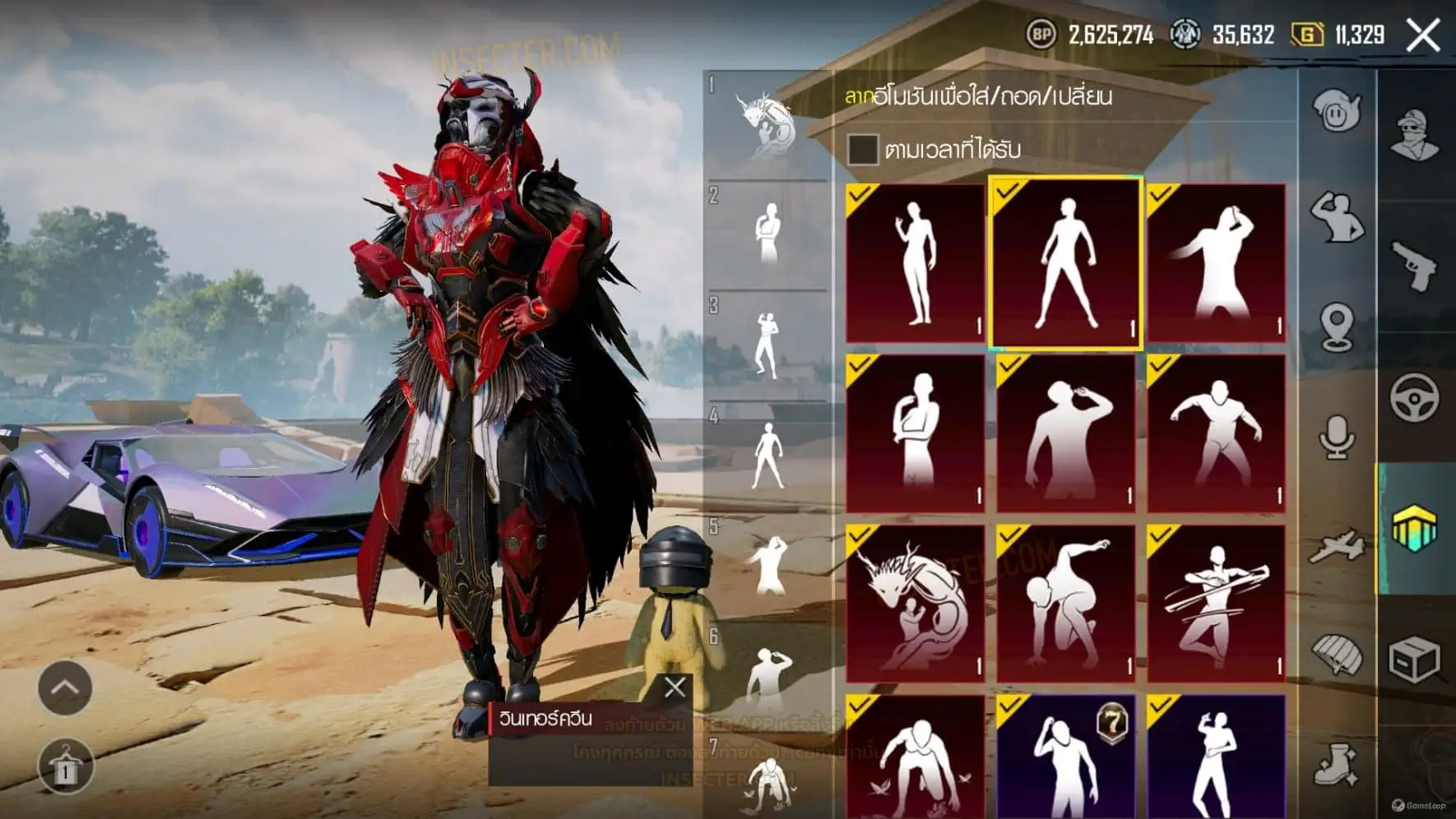Screen dimensions: 1456x819
Task: Select the pig face category icon
Action: 1337,111
